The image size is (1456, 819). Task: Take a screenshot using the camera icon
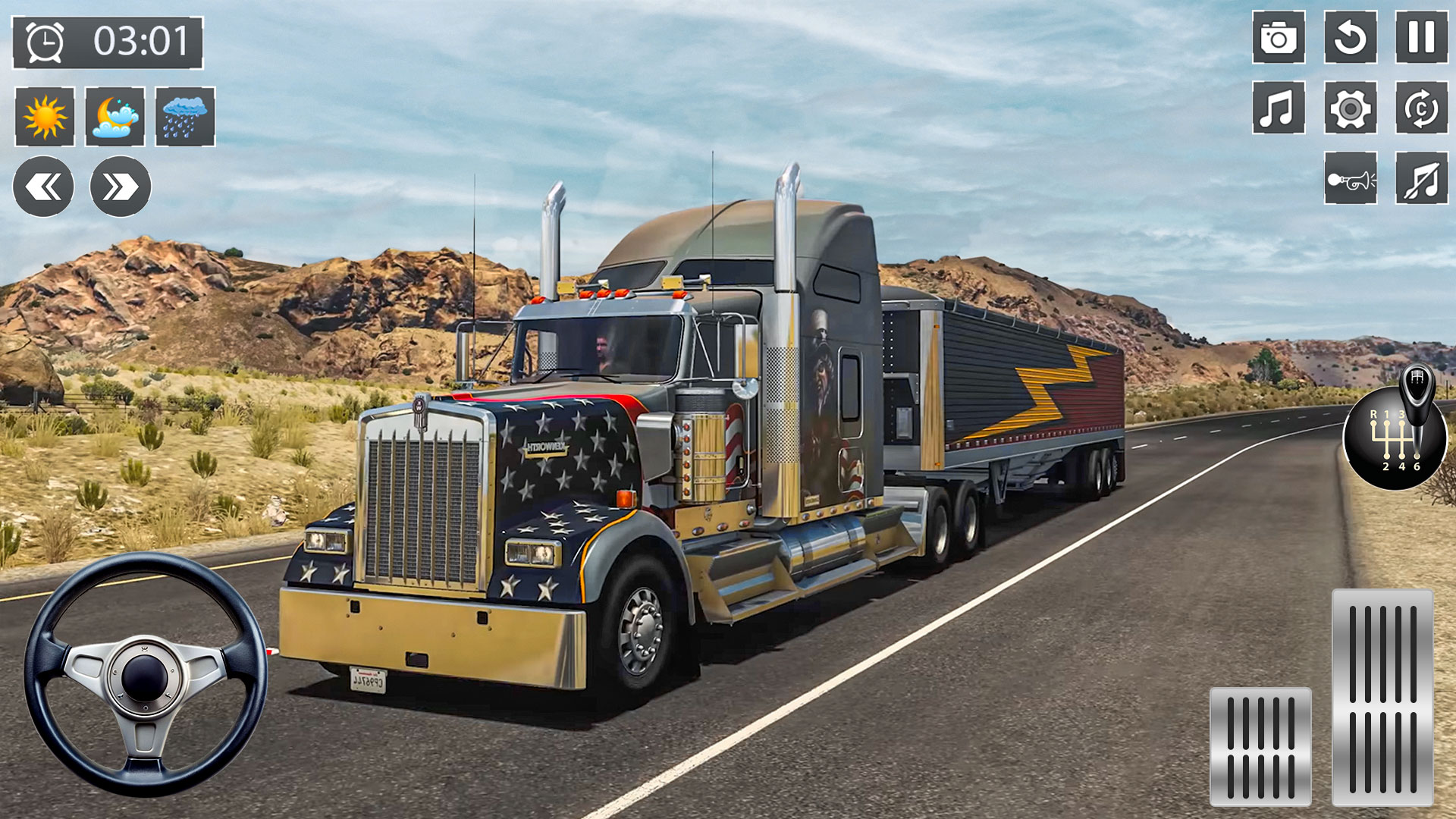pyautogui.click(x=1279, y=37)
